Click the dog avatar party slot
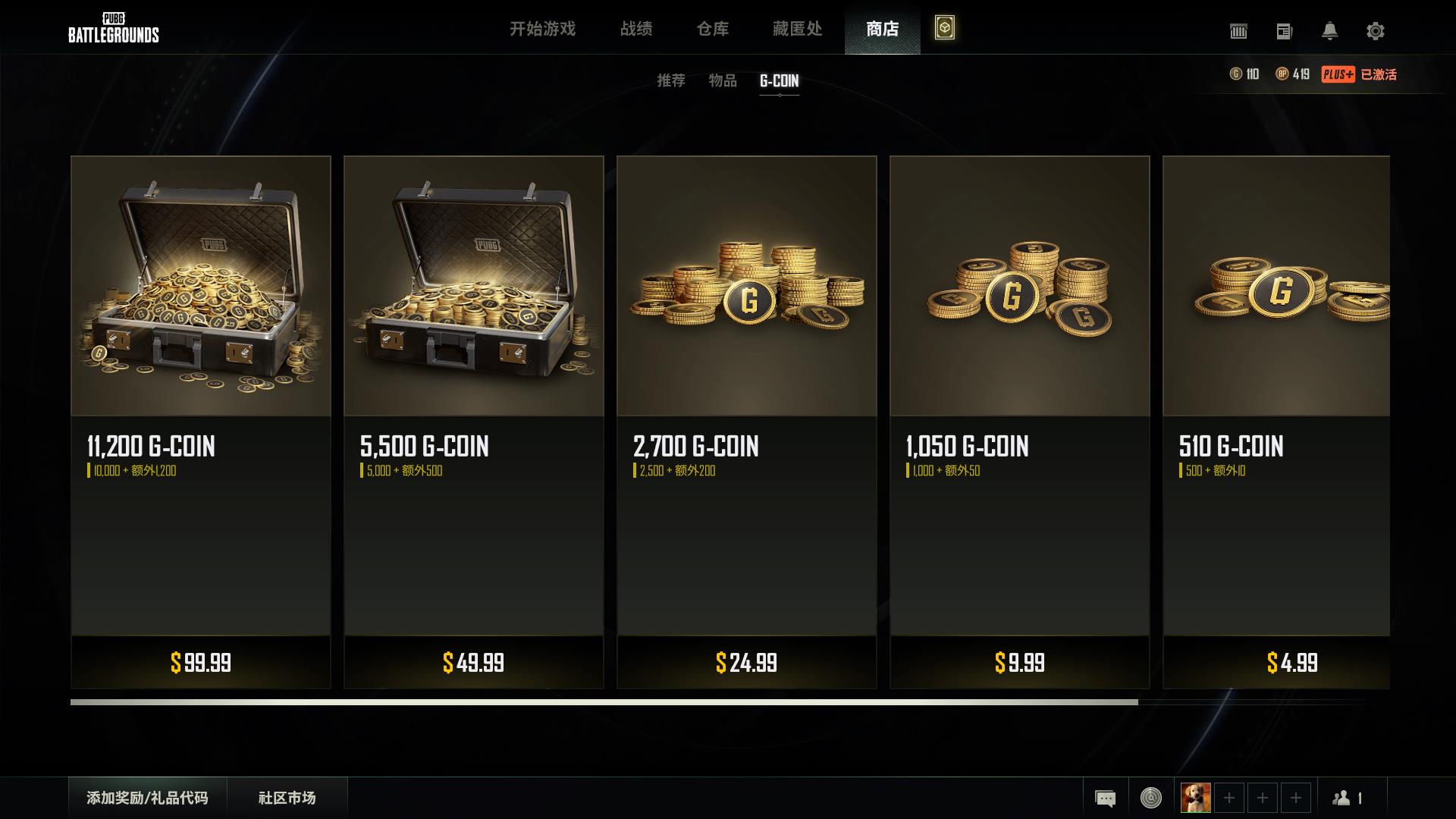The height and width of the screenshot is (819, 1456). (1196, 798)
